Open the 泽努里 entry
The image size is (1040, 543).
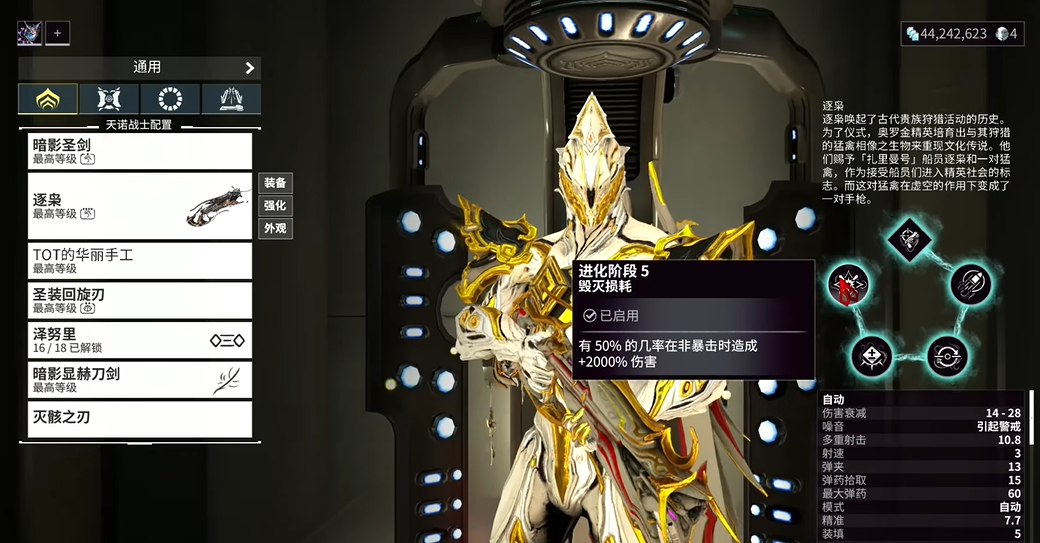coord(139,340)
